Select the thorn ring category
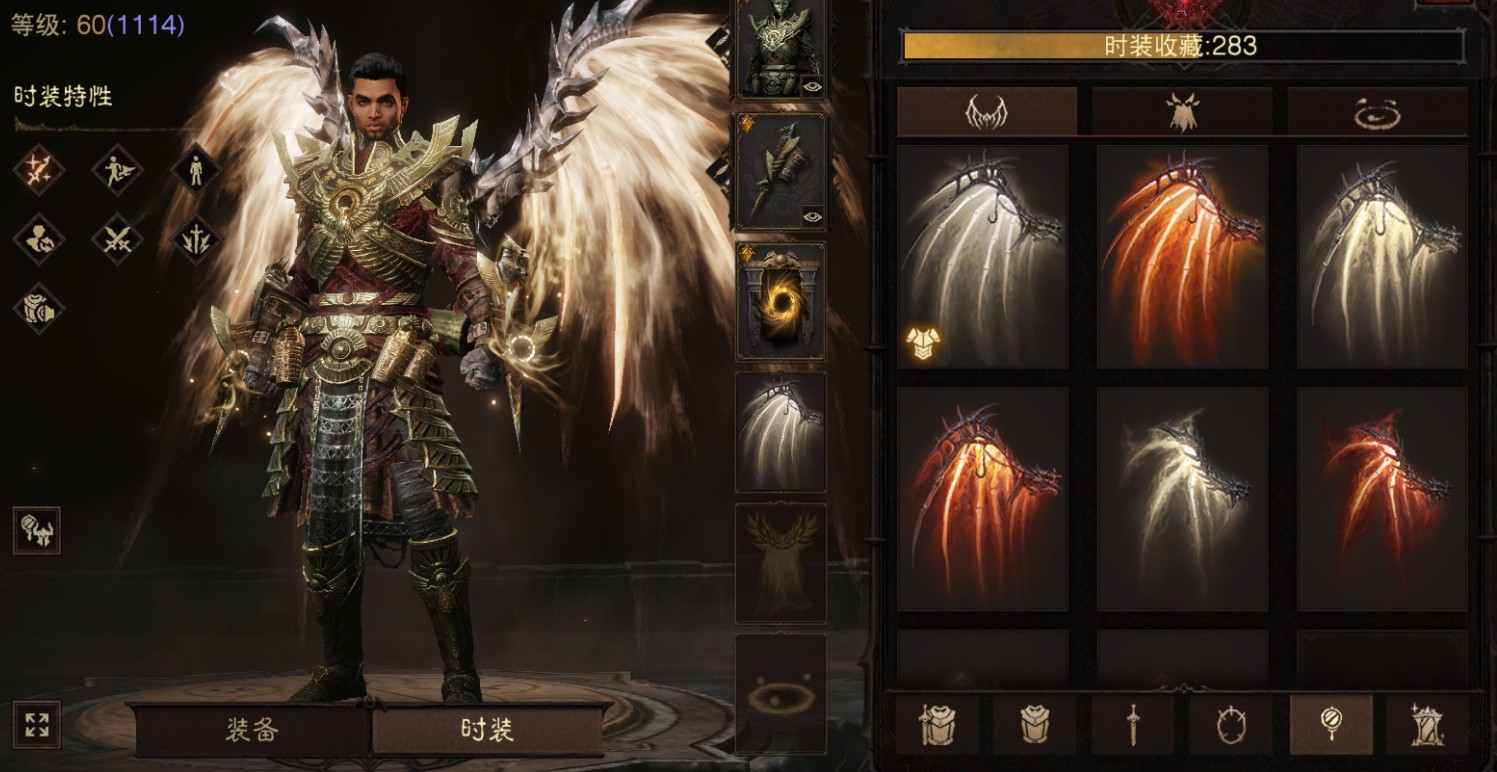 pyautogui.click(x=1231, y=725)
